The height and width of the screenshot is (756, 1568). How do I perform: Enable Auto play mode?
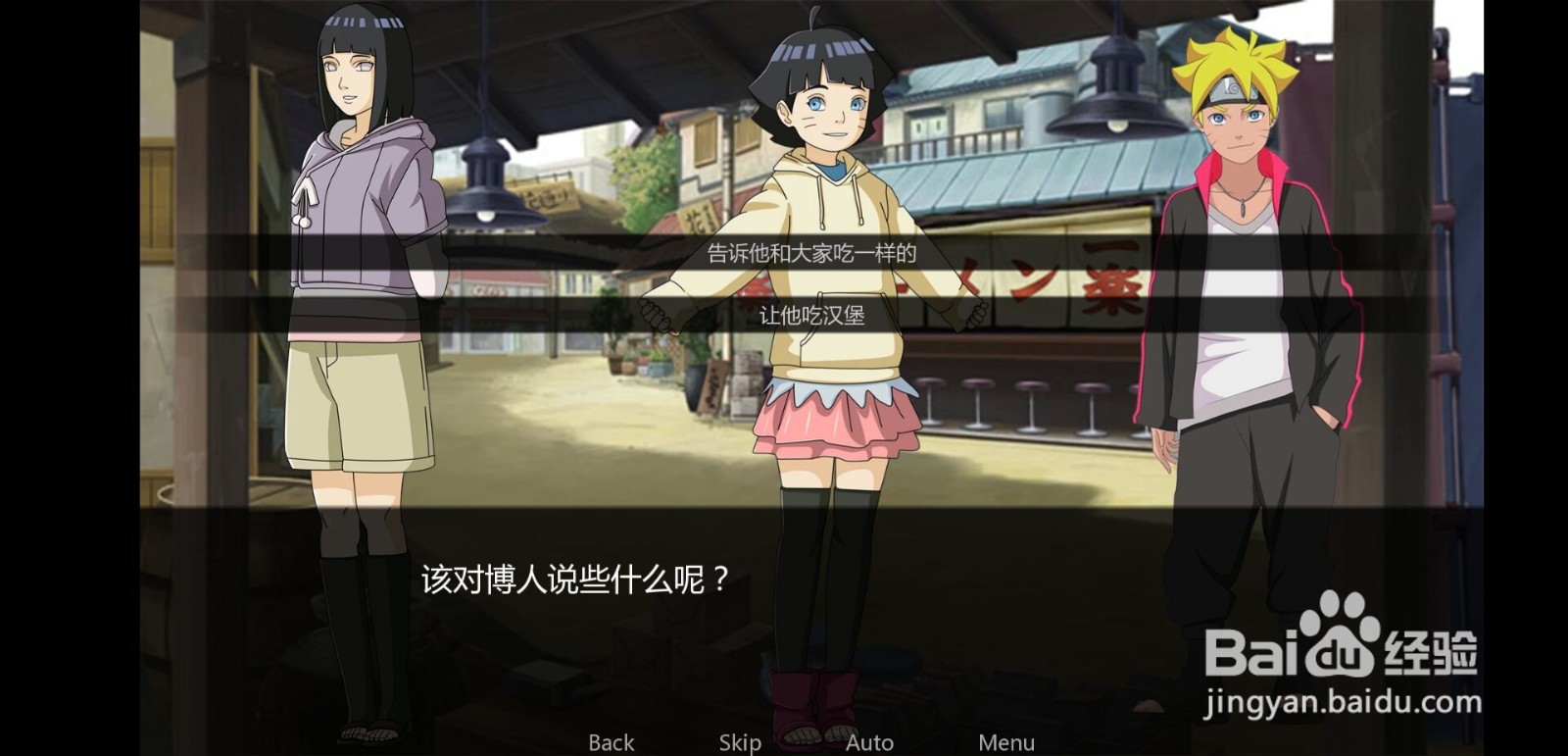tap(870, 742)
